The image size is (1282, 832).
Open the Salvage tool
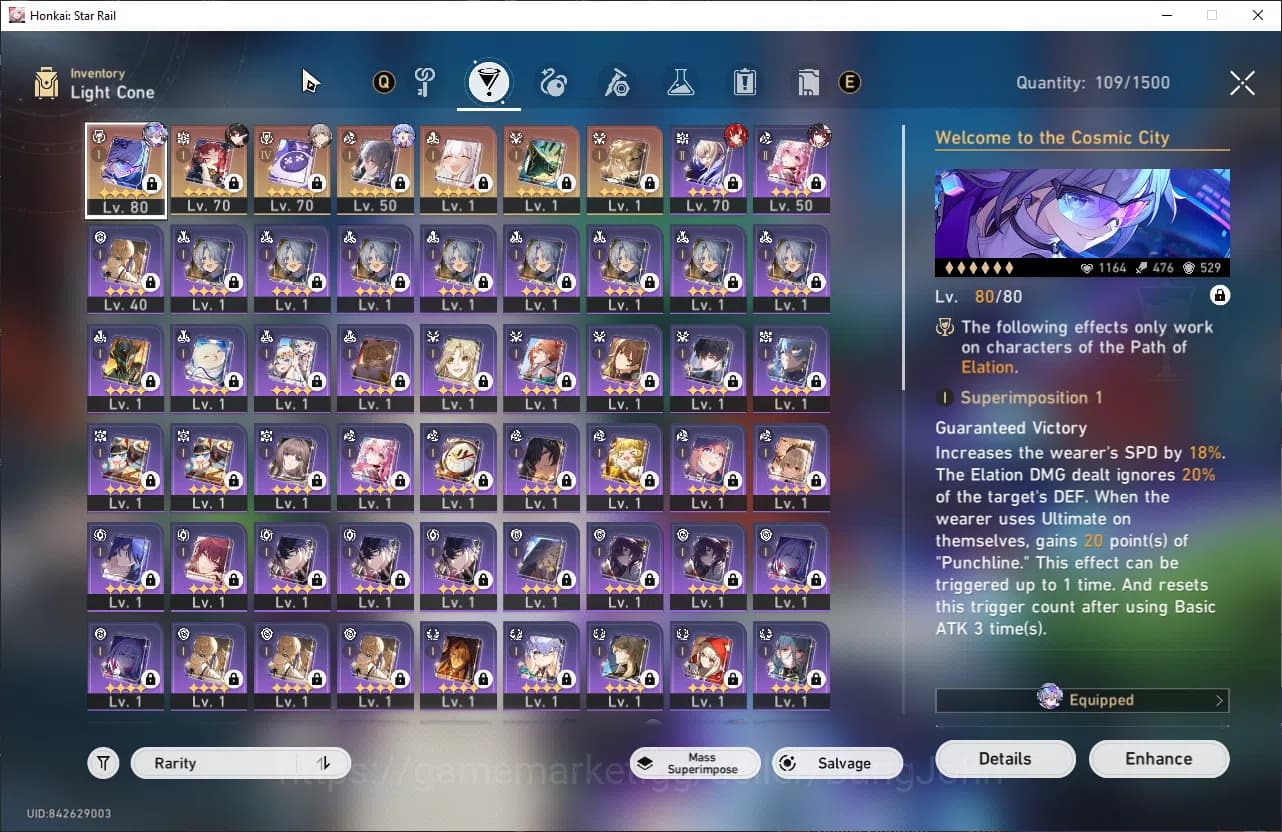click(x=837, y=762)
